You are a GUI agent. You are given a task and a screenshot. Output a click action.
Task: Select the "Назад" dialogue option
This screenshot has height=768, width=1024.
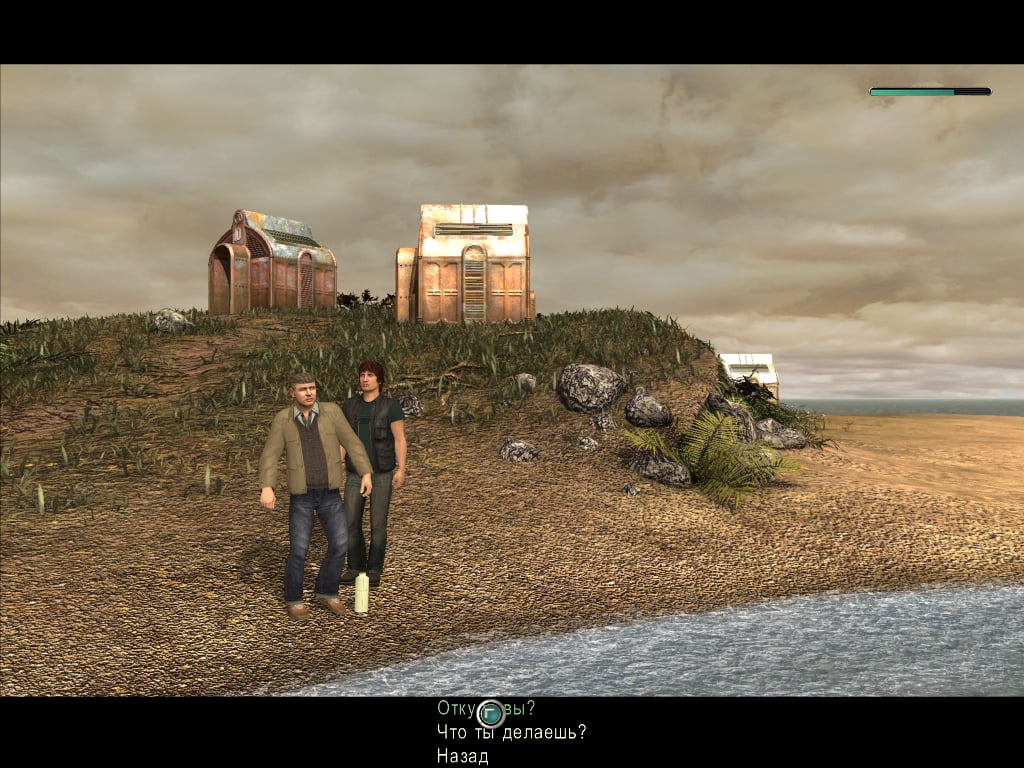click(462, 756)
